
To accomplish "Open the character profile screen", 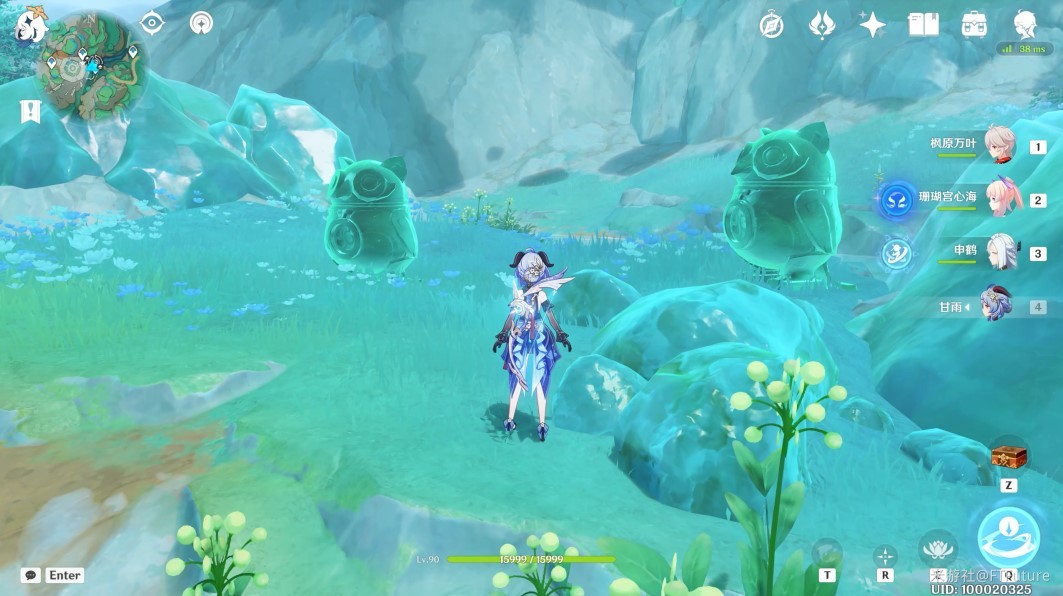I will pyautogui.click(x=1025, y=24).
